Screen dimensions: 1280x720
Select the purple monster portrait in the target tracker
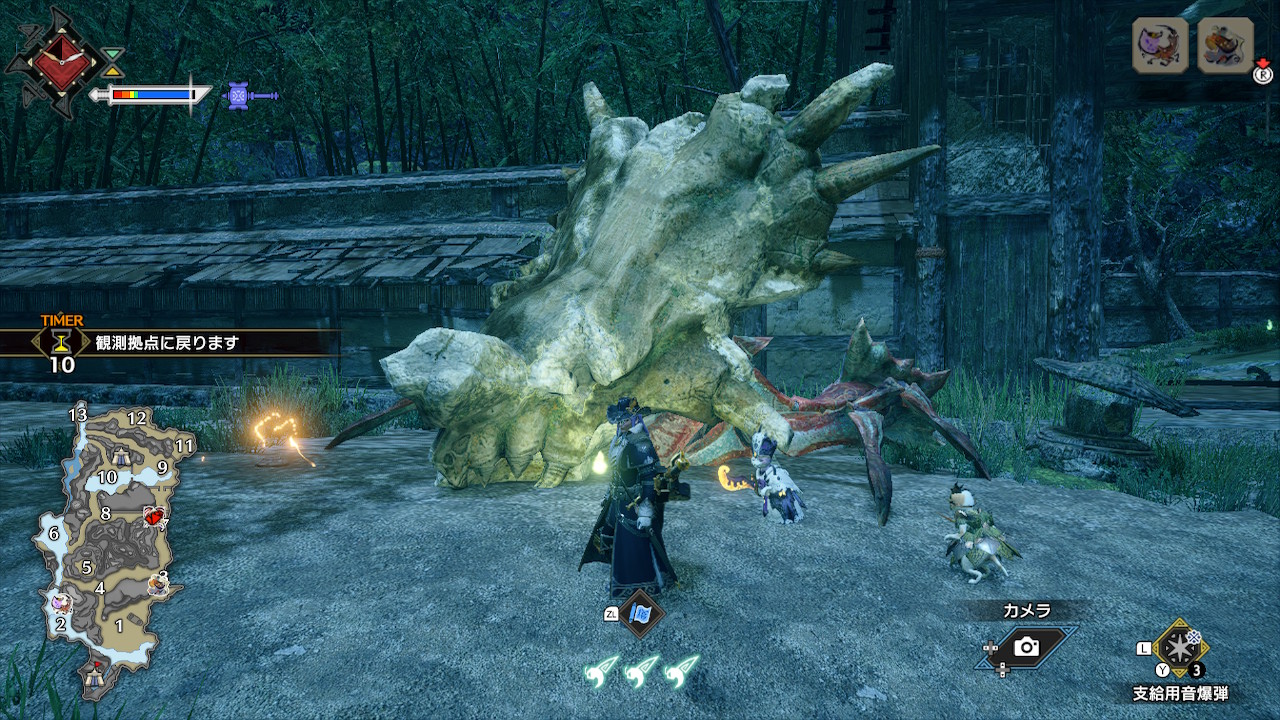(x=1160, y=45)
